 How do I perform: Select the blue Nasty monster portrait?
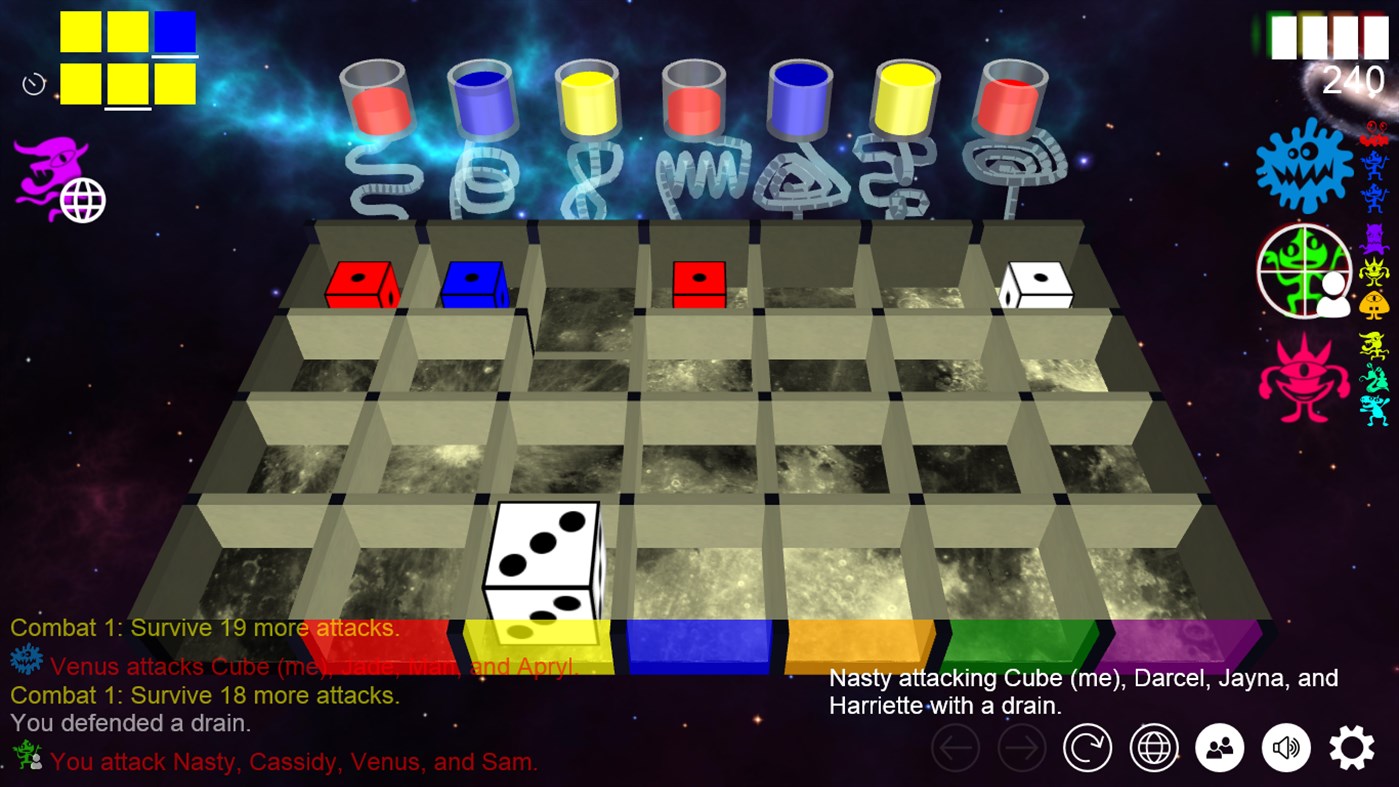tap(1302, 168)
